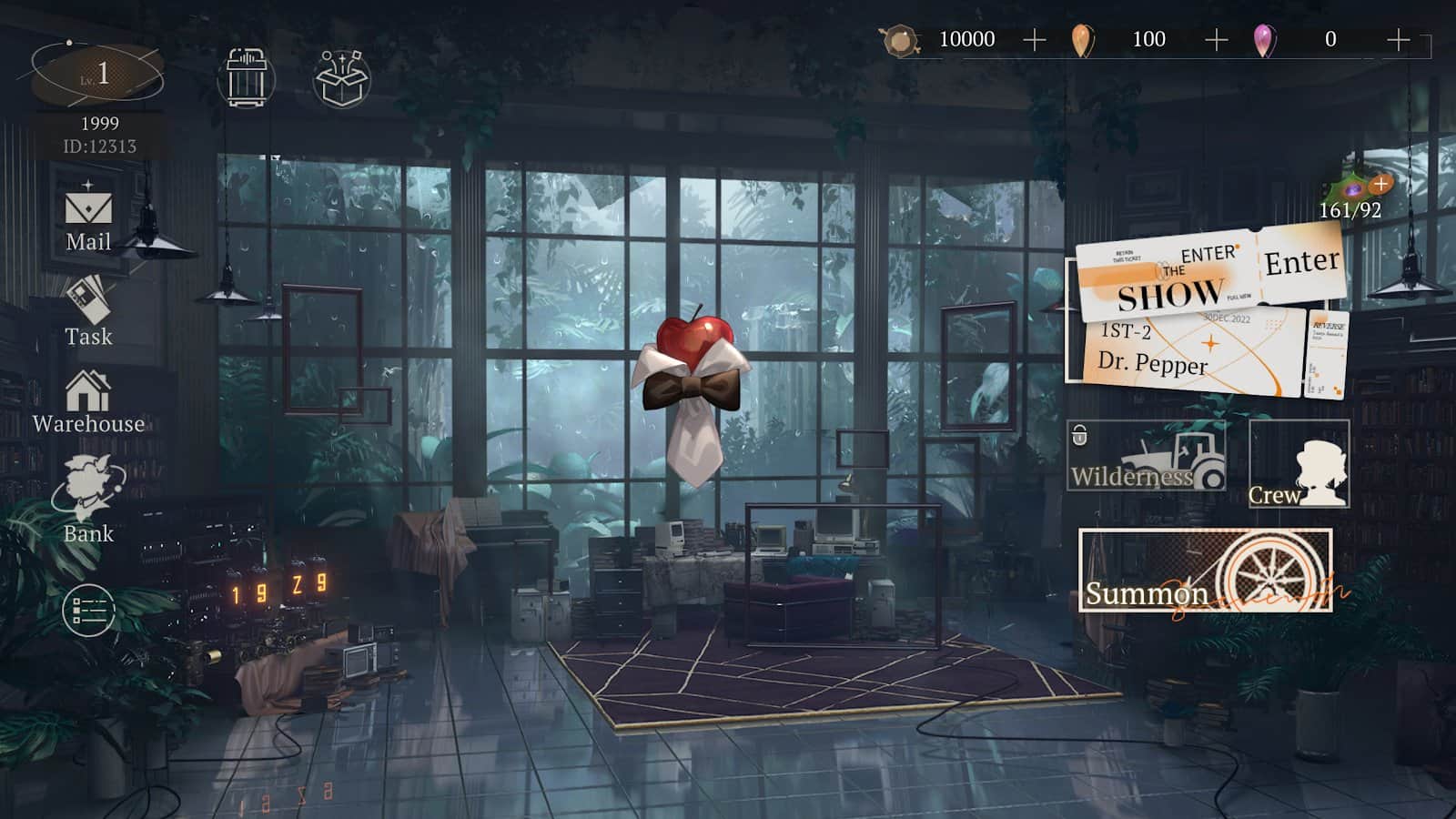Open the gift box icon

[x=341, y=78]
